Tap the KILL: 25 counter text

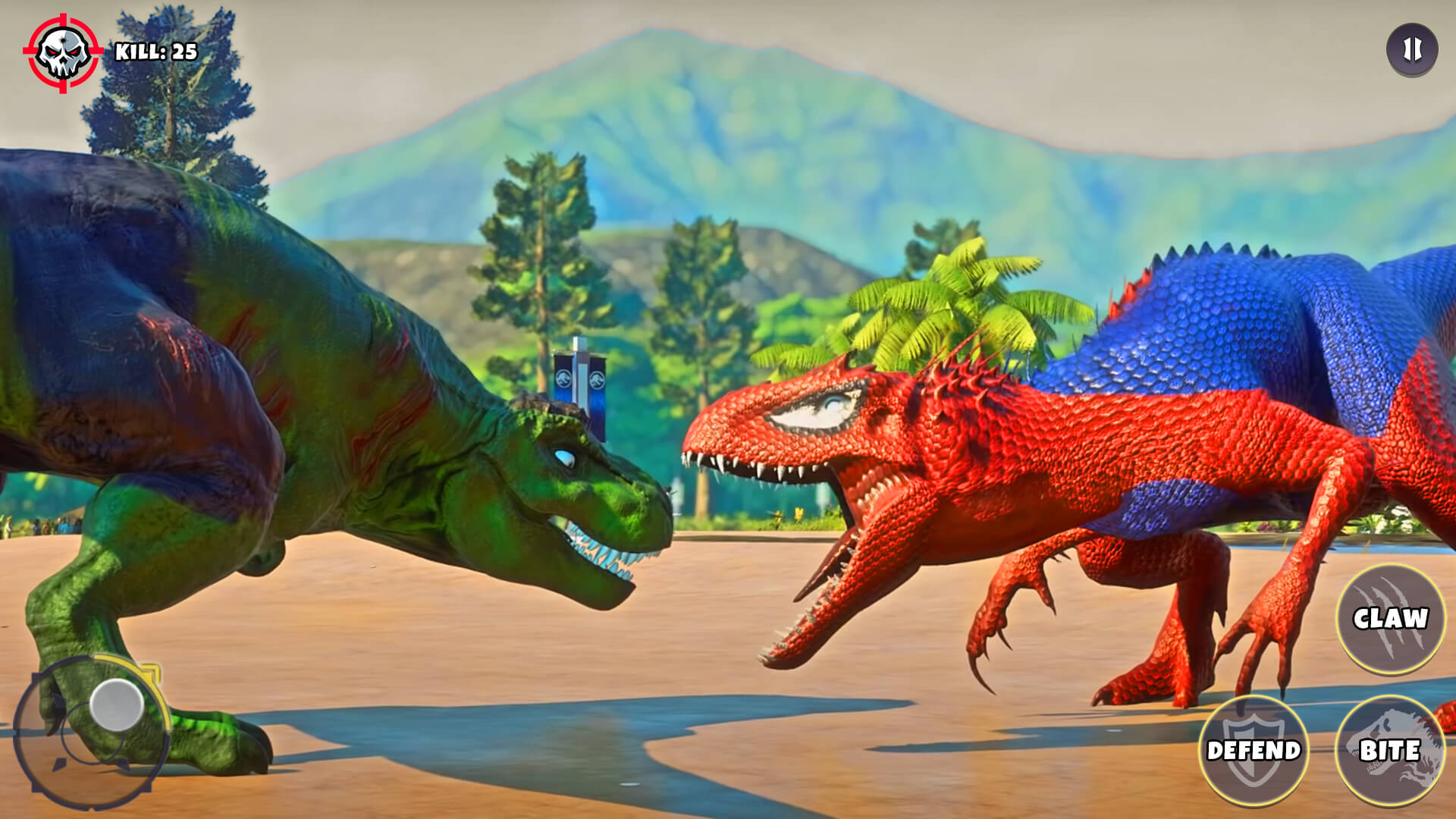(x=155, y=52)
